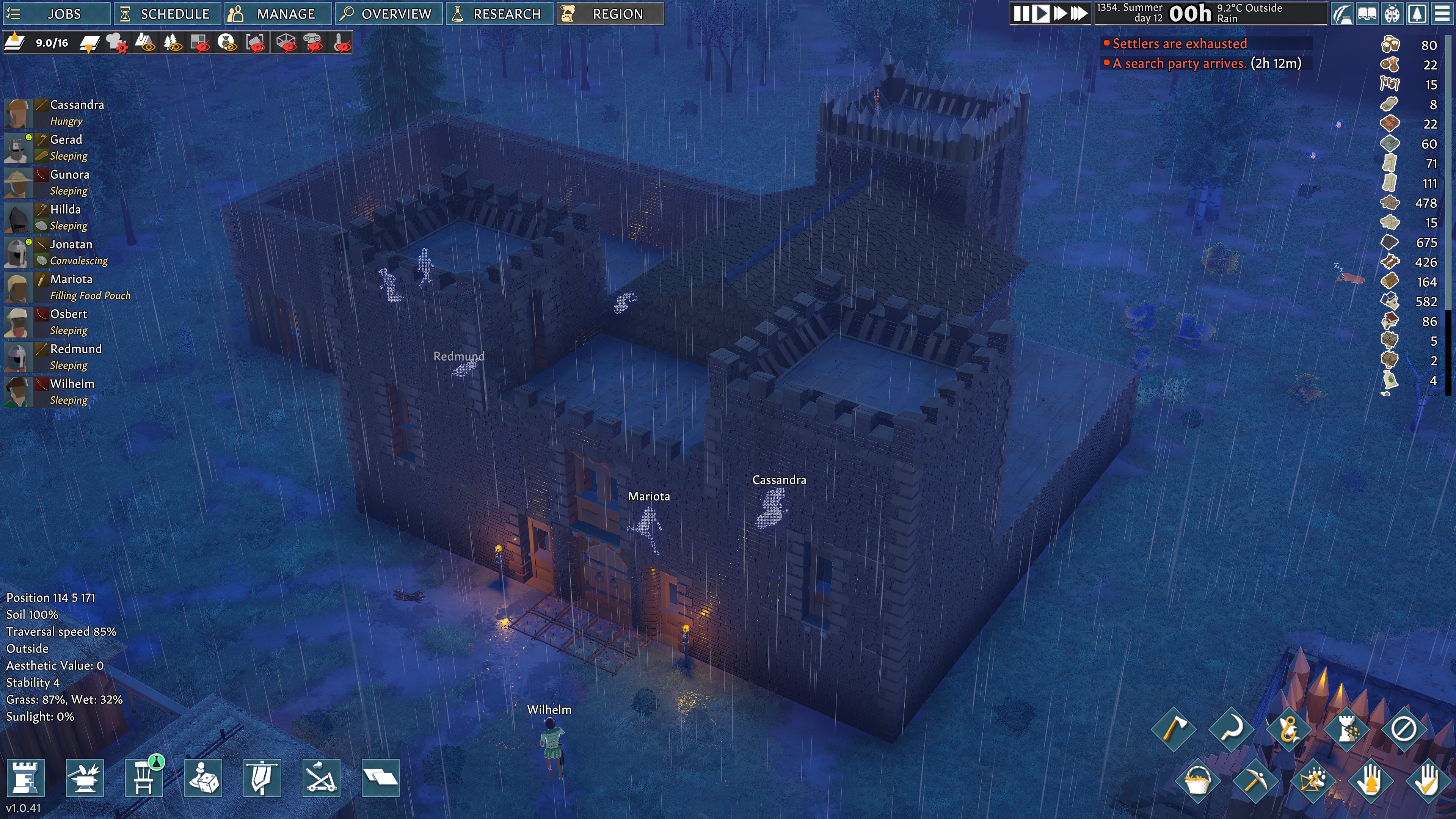This screenshot has height=819, width=1456.
Task: Activate the hunt animals tool
Action: (x=1312, y=781)
